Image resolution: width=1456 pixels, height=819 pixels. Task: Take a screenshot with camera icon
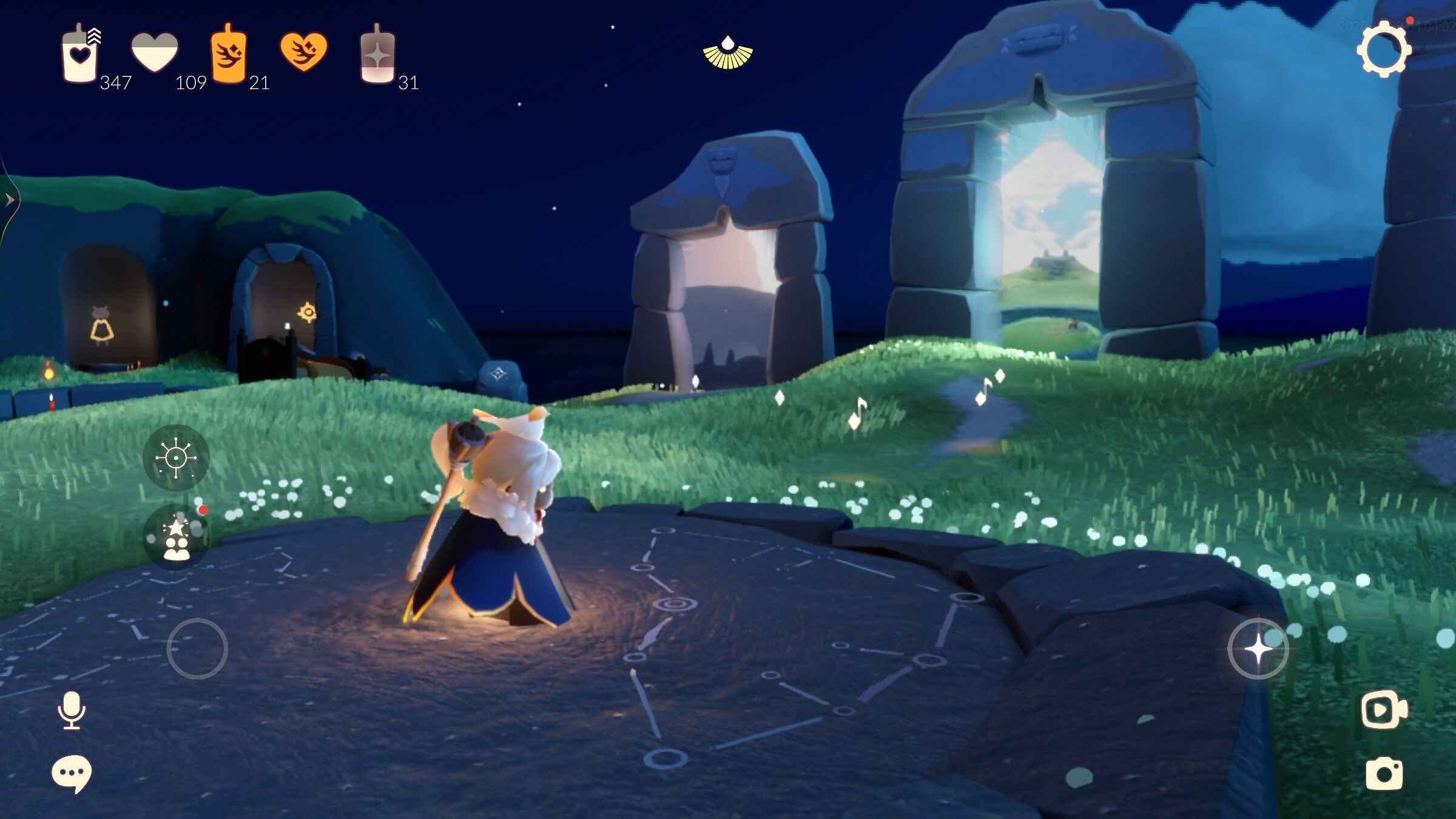[x=1384, y=773]
